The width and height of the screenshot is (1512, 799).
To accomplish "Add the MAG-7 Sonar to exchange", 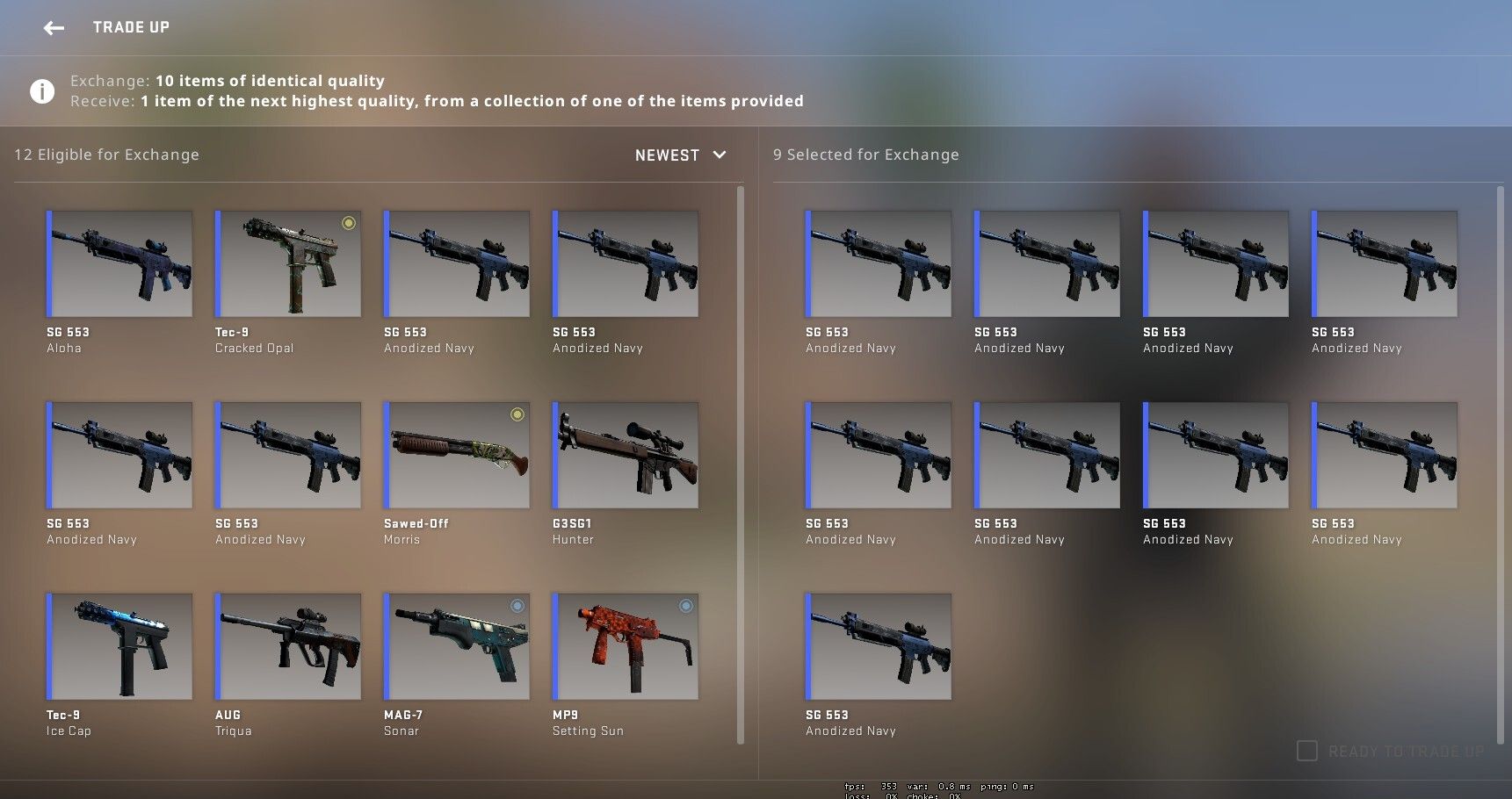I will 457,646.
